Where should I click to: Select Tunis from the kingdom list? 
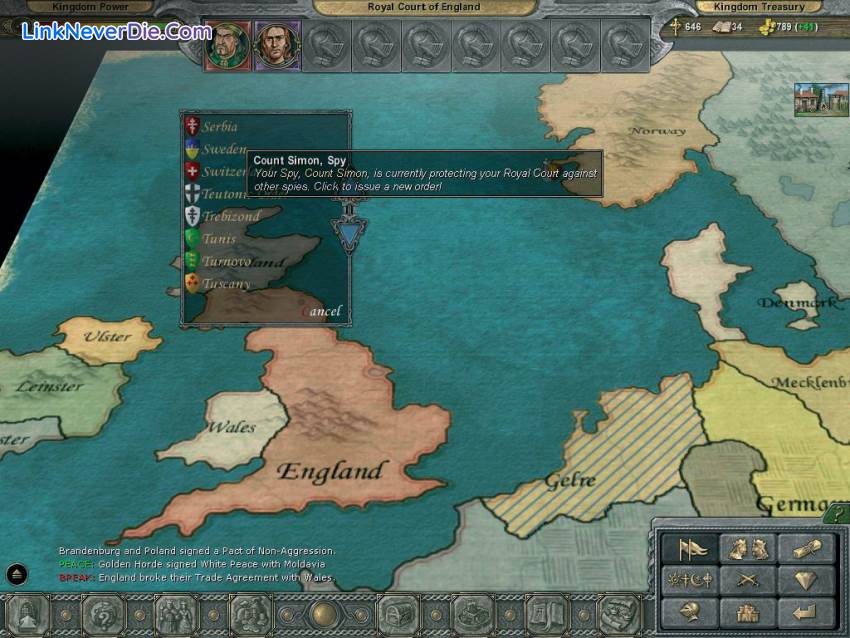(219, 239)
